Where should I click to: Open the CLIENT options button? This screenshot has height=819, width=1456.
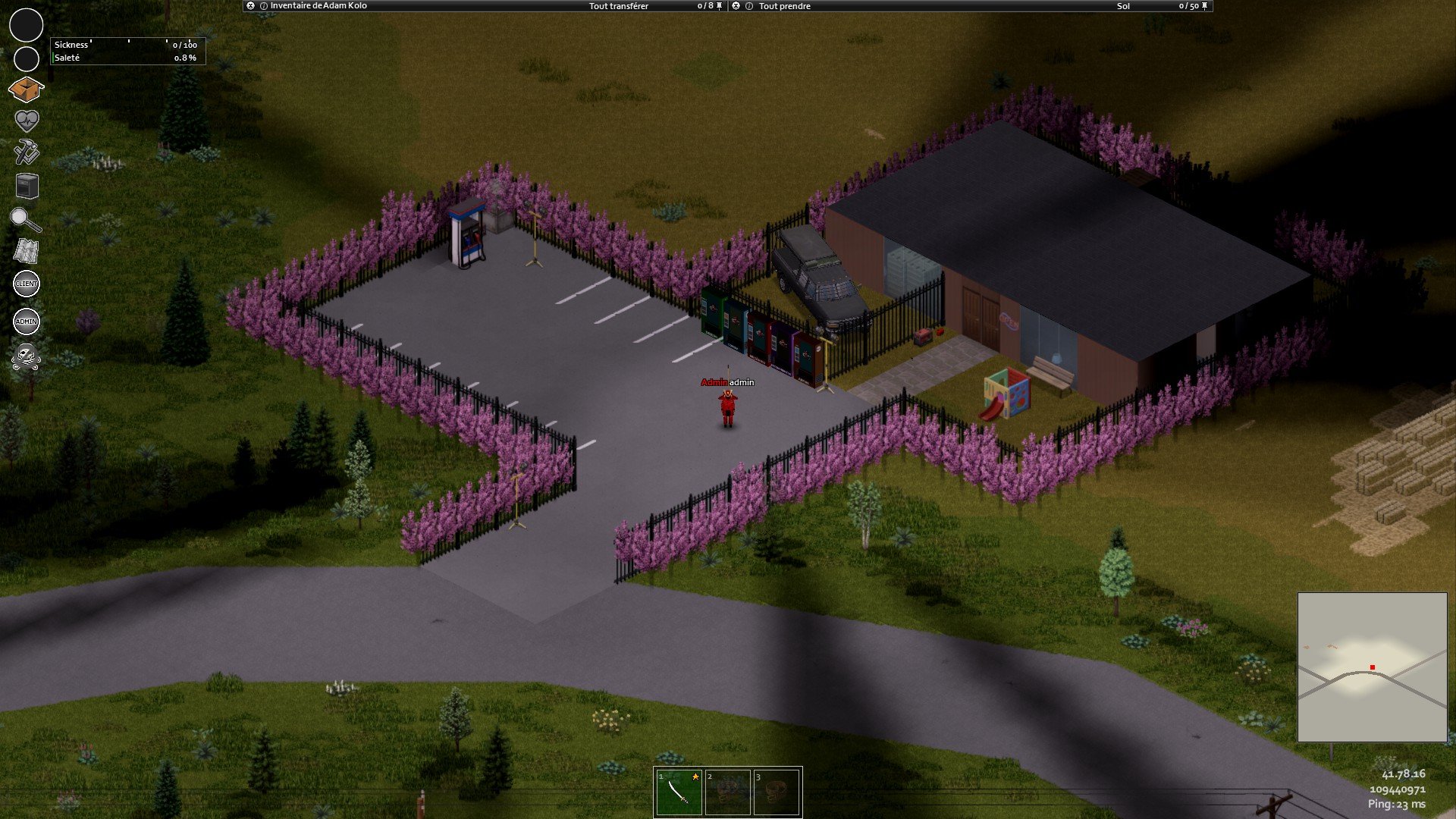pos(27,284)
